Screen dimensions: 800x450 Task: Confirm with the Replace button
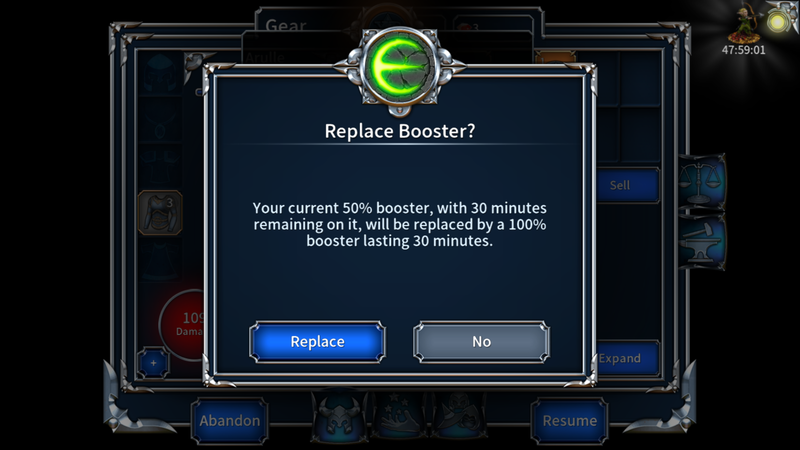[x=317, y=341]
